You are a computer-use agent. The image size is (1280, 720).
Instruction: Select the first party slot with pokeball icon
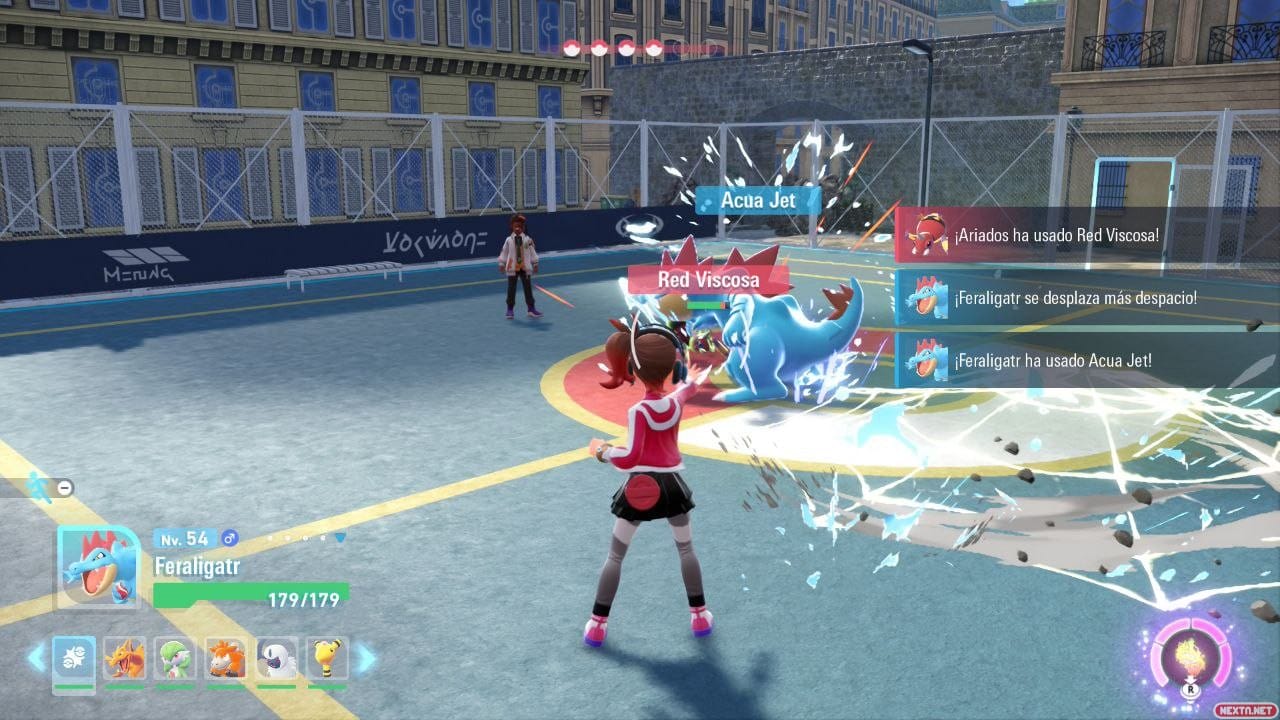point(74,658)
